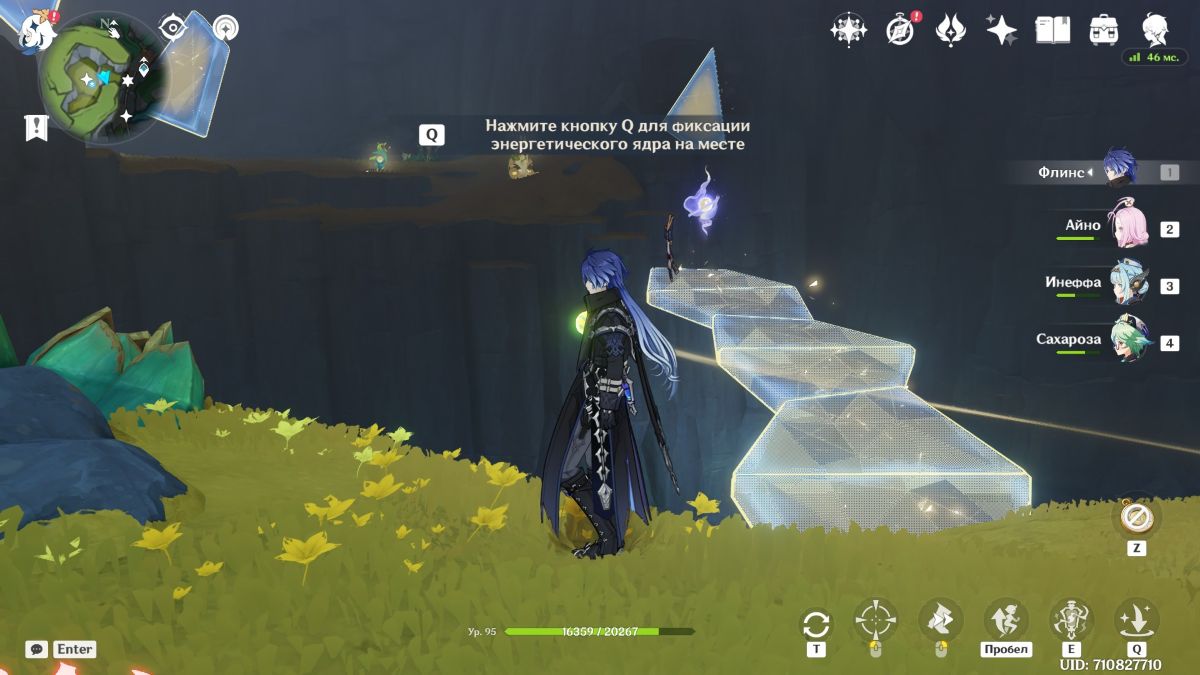Open the chat speech bubble icon
Screen dimensions: 1200x675
36,649
